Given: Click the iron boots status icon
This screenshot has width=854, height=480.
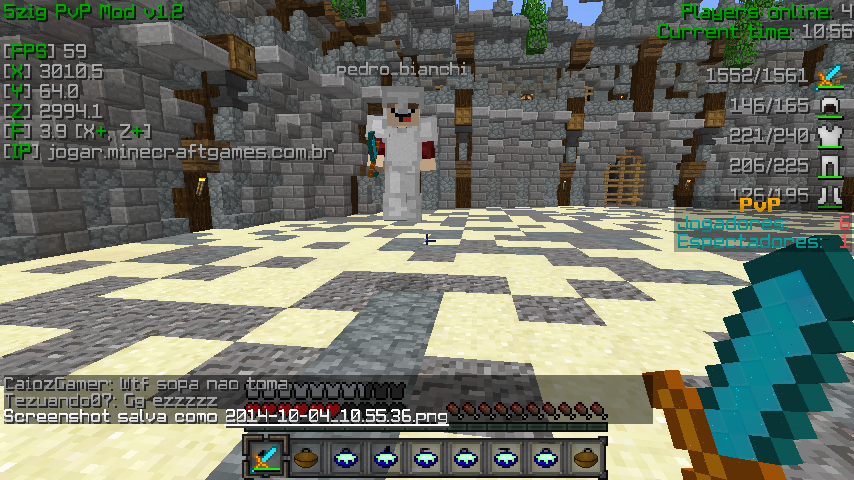Looking at the screenshot, I should coord(829,194).
